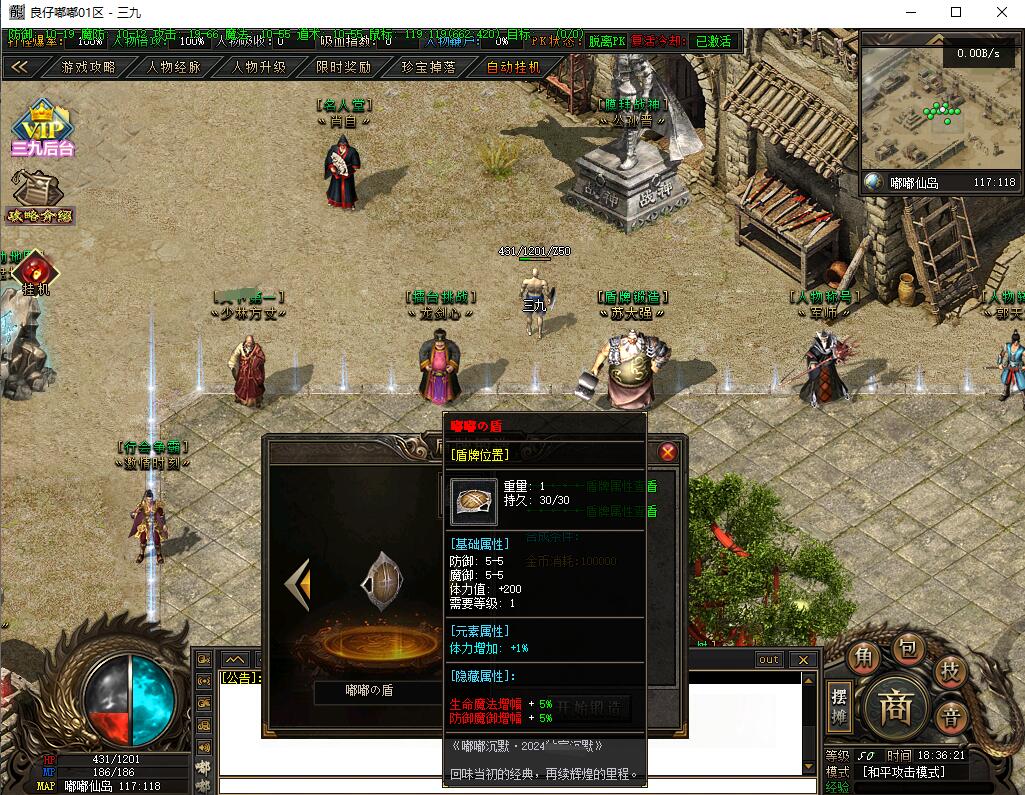Select the 人物升级 level-up menu
The image size is (1025, 795).
pyautogui.click(x=259, y=67)
